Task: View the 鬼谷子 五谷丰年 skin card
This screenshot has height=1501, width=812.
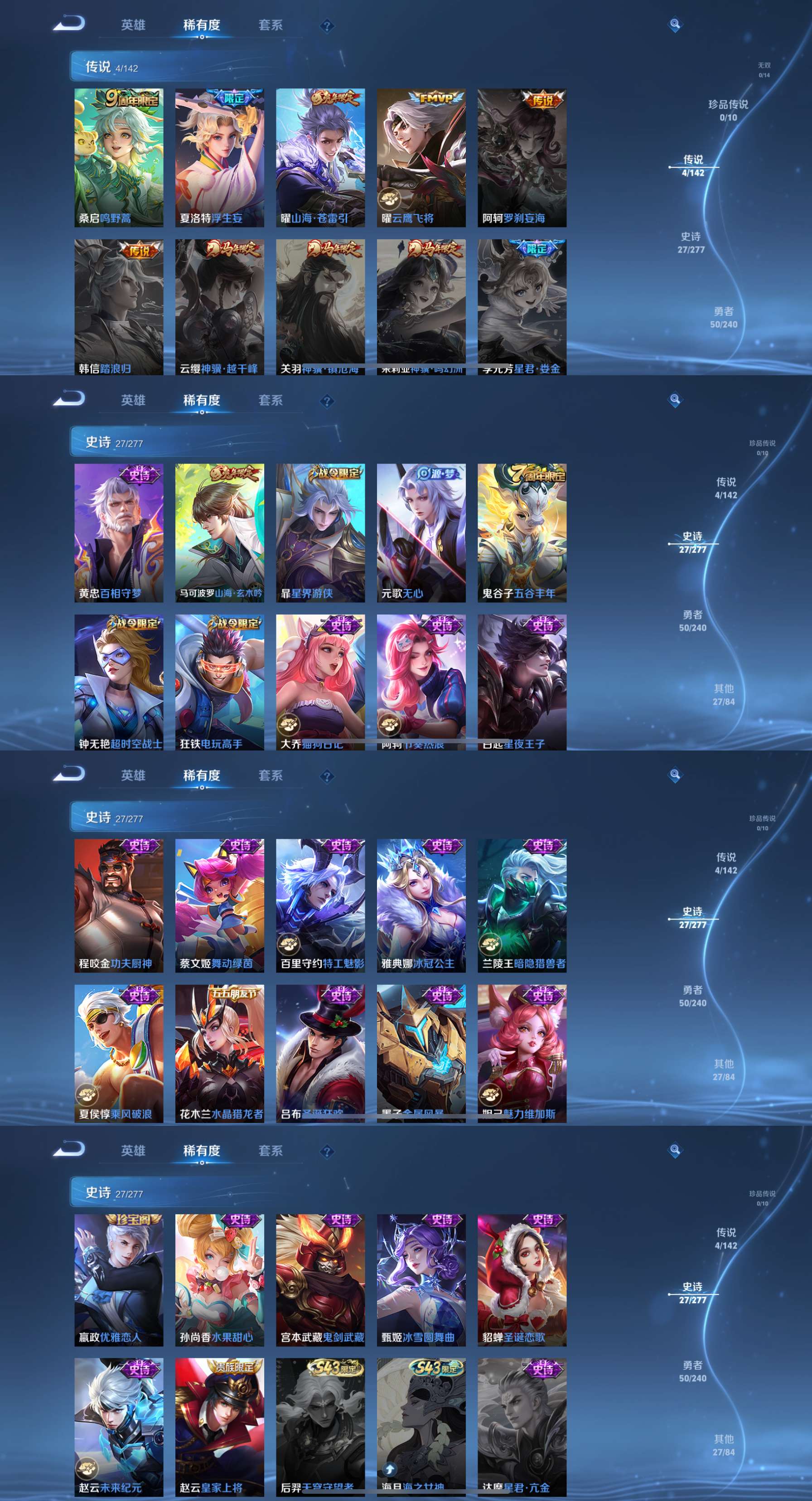Action: pyautogui.click(x=522, y=533)
